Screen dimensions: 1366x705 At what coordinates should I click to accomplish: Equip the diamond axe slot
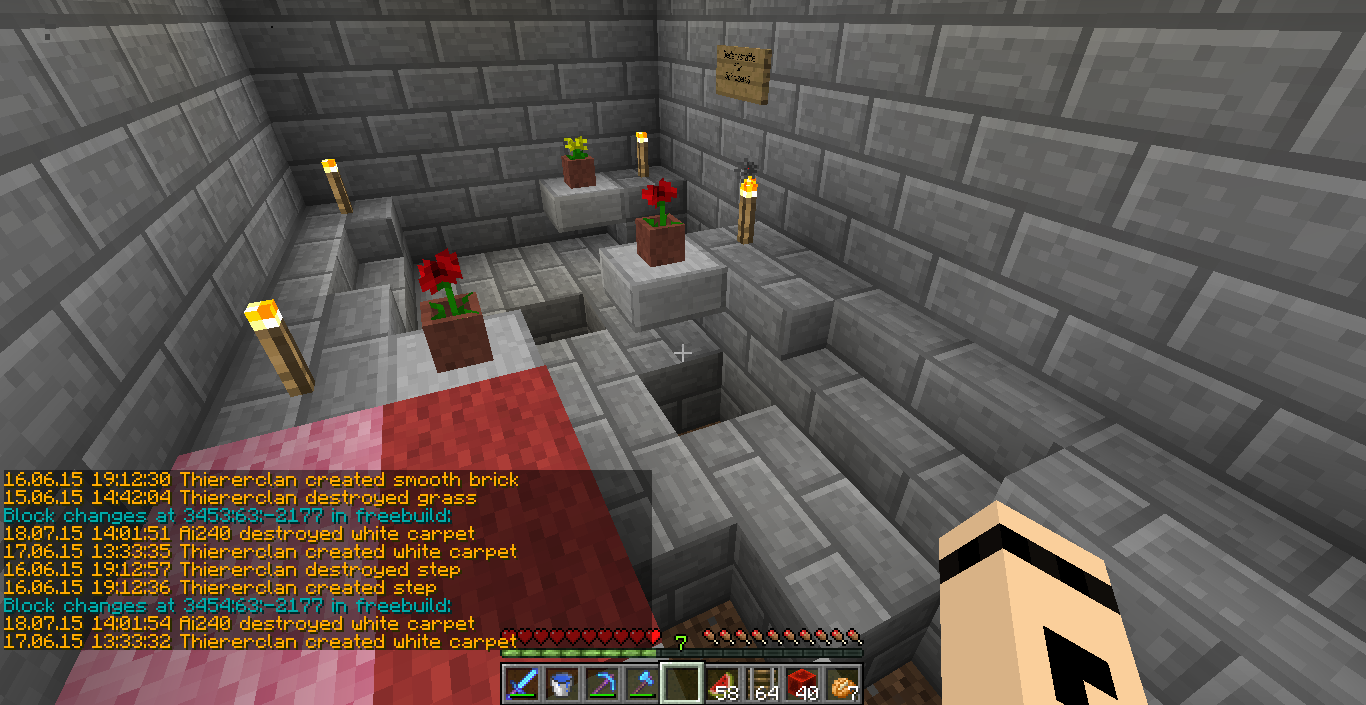point(642,684)
